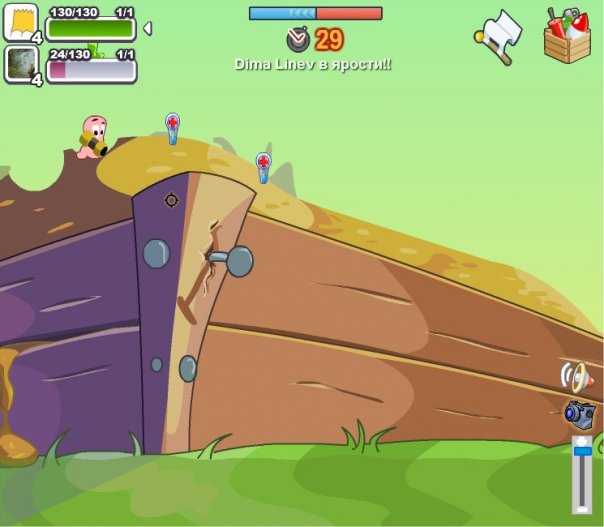Click the blue camera icon
Viewport: 604px width, 527px height.
pos(579,413)
